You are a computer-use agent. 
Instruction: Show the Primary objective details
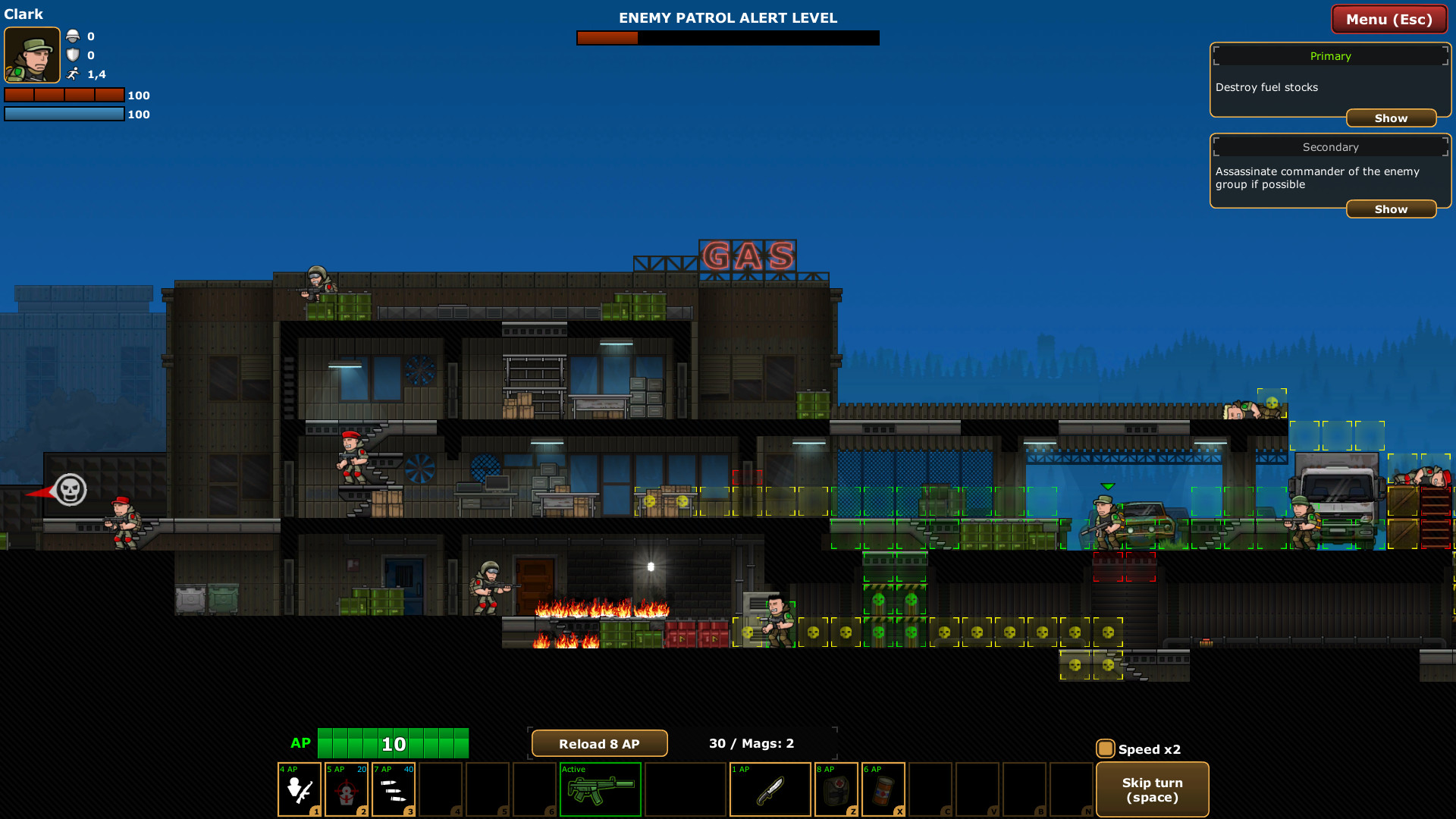tap(1391, 118)
